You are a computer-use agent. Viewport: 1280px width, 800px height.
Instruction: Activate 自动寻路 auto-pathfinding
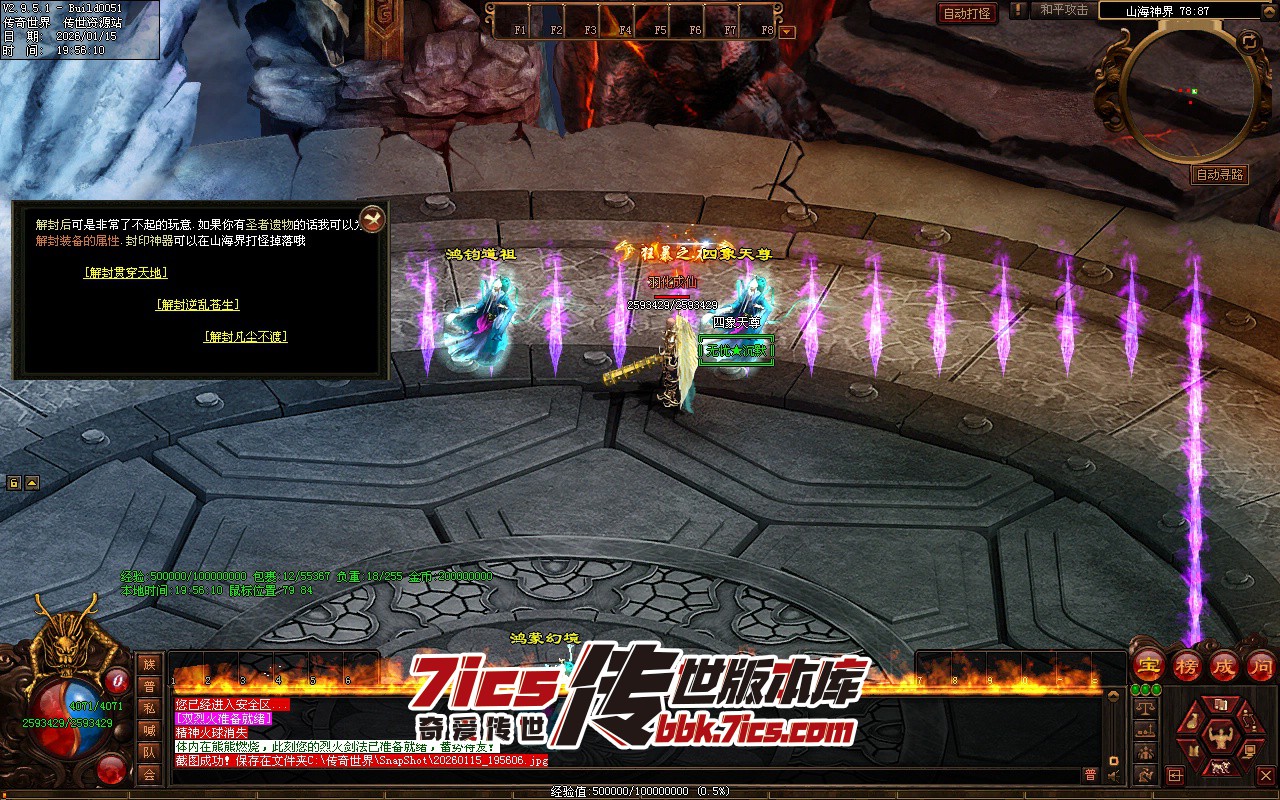(1220, 175)
